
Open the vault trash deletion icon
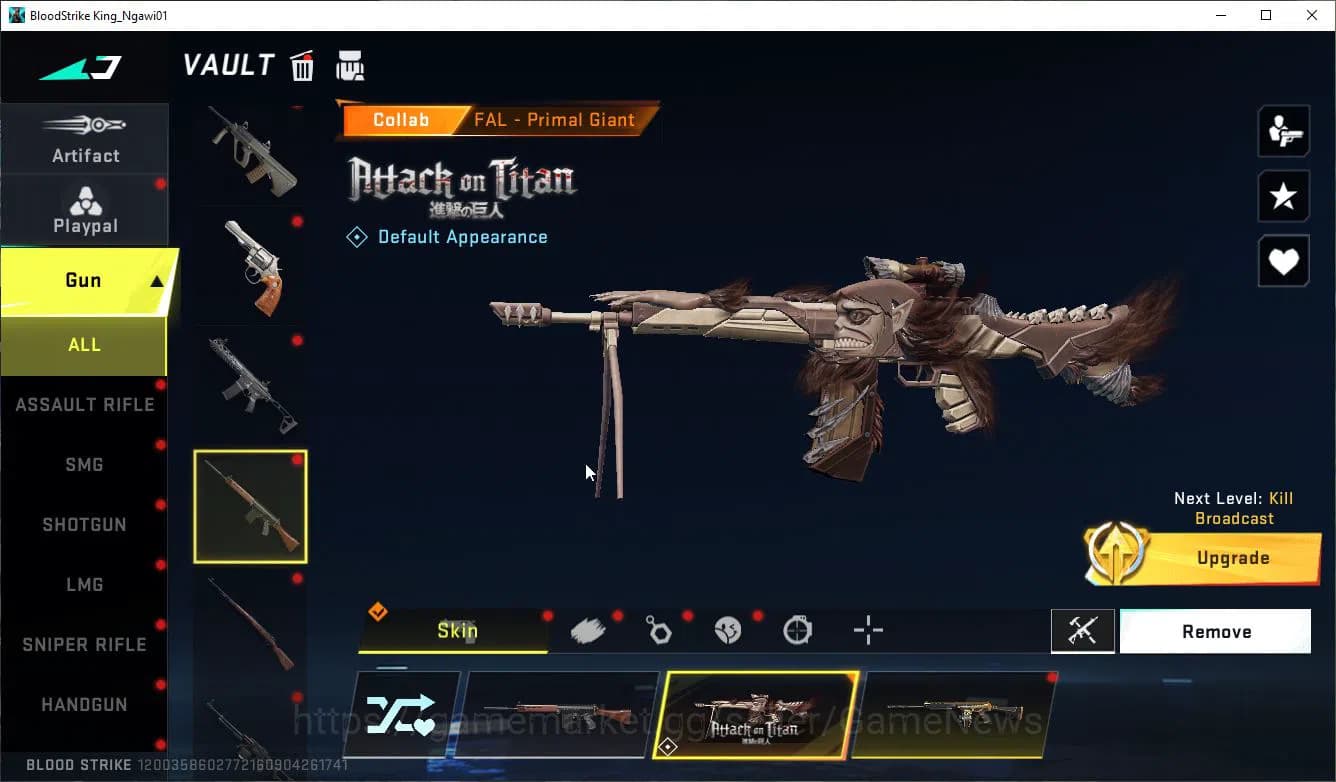click(301, 65)
